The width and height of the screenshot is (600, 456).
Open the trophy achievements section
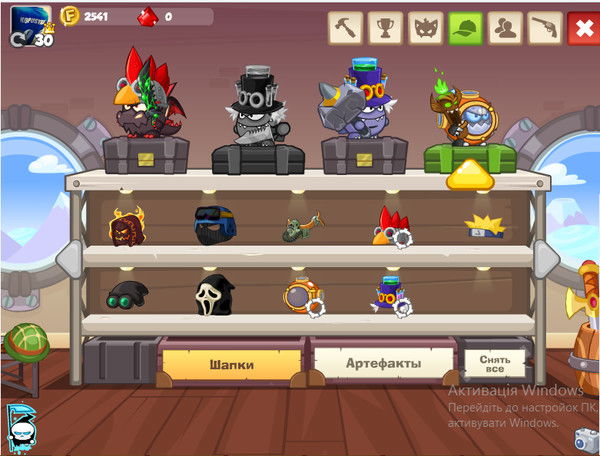(x=385, y=28)
